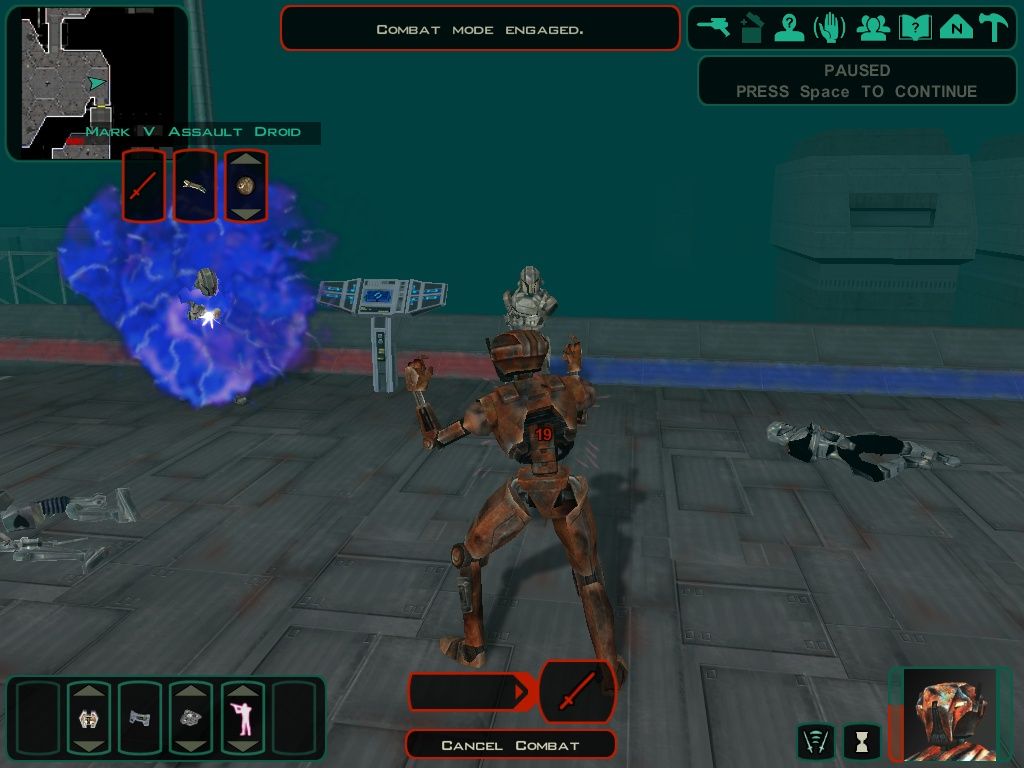Open the Party selection icon
Image resolution: width=1024 pixels, height=768 pixels.
[873, 28]
